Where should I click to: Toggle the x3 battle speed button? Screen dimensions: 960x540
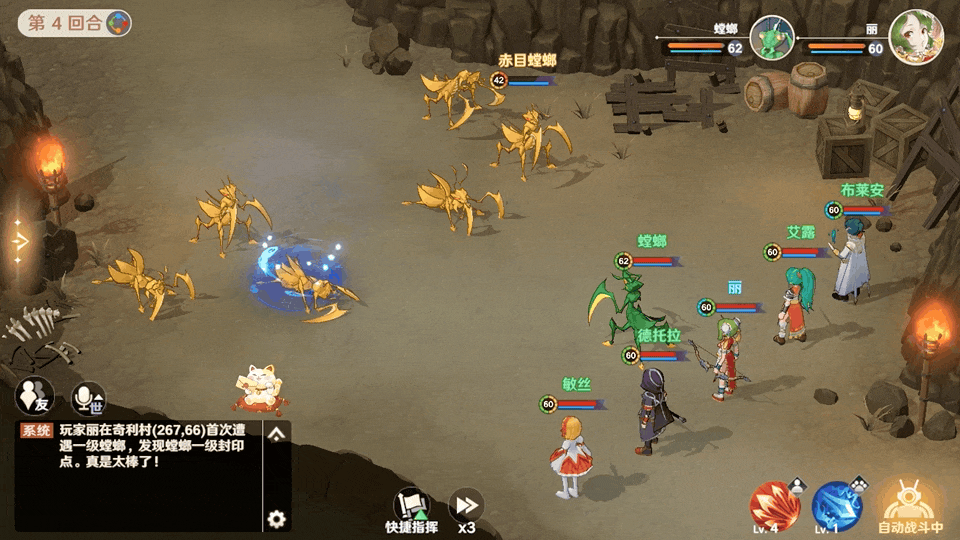(x=467, y=507)
